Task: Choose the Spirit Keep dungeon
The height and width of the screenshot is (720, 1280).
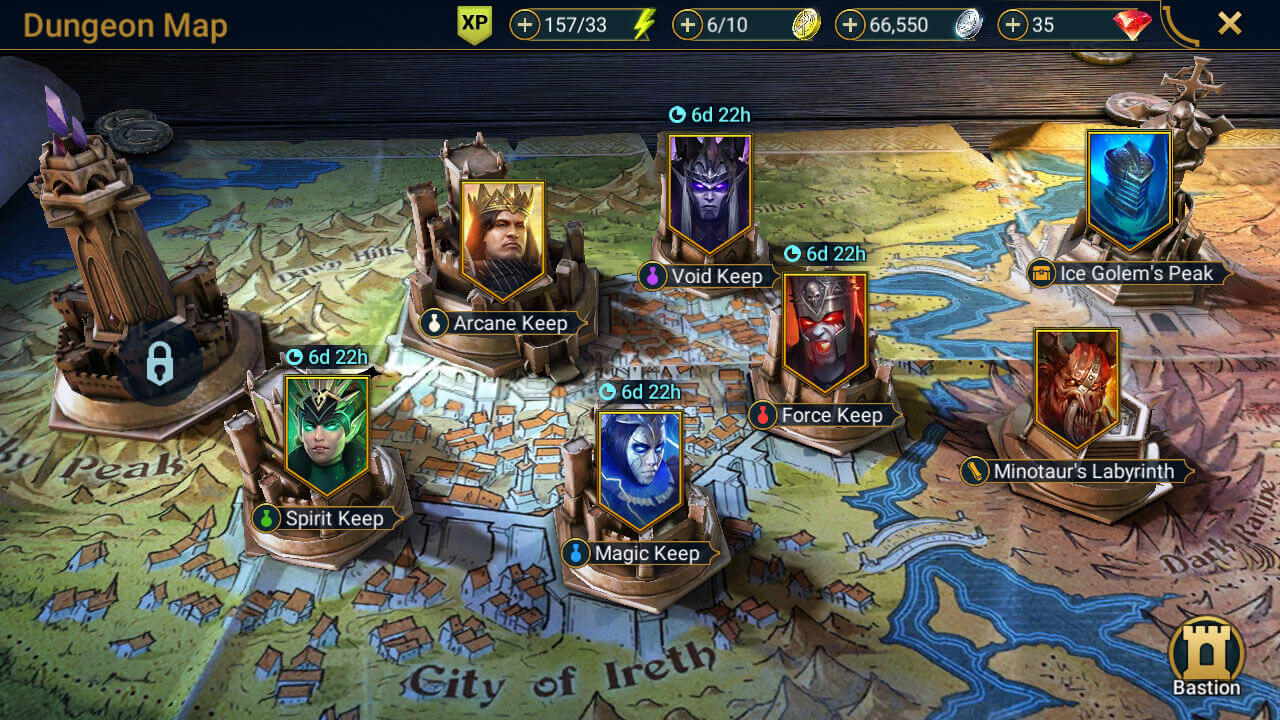Action: click(326, 436)
